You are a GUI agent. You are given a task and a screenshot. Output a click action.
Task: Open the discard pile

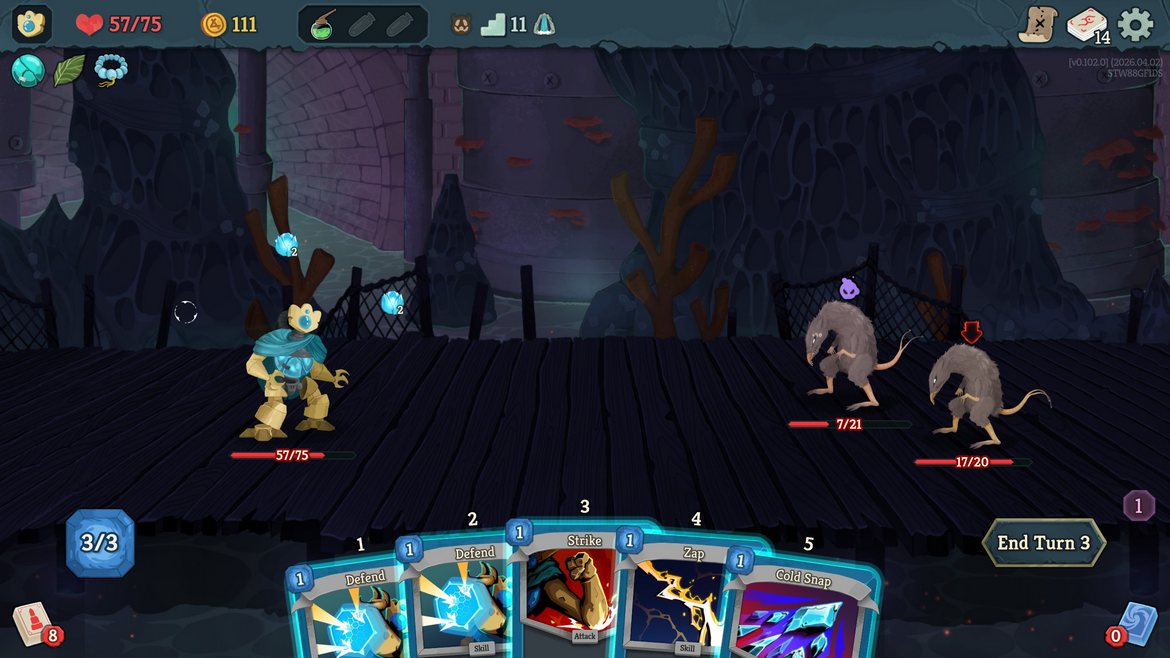[x=1136, y=622]
